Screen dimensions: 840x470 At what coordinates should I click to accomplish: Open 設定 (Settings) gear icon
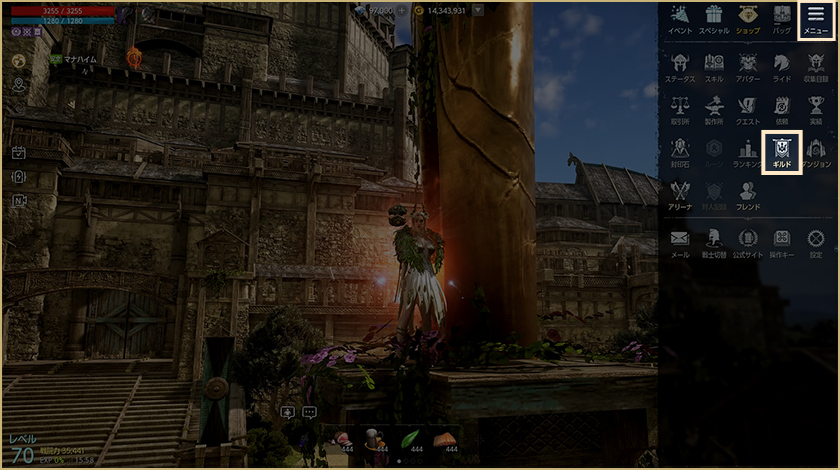[x=815, y=241]
